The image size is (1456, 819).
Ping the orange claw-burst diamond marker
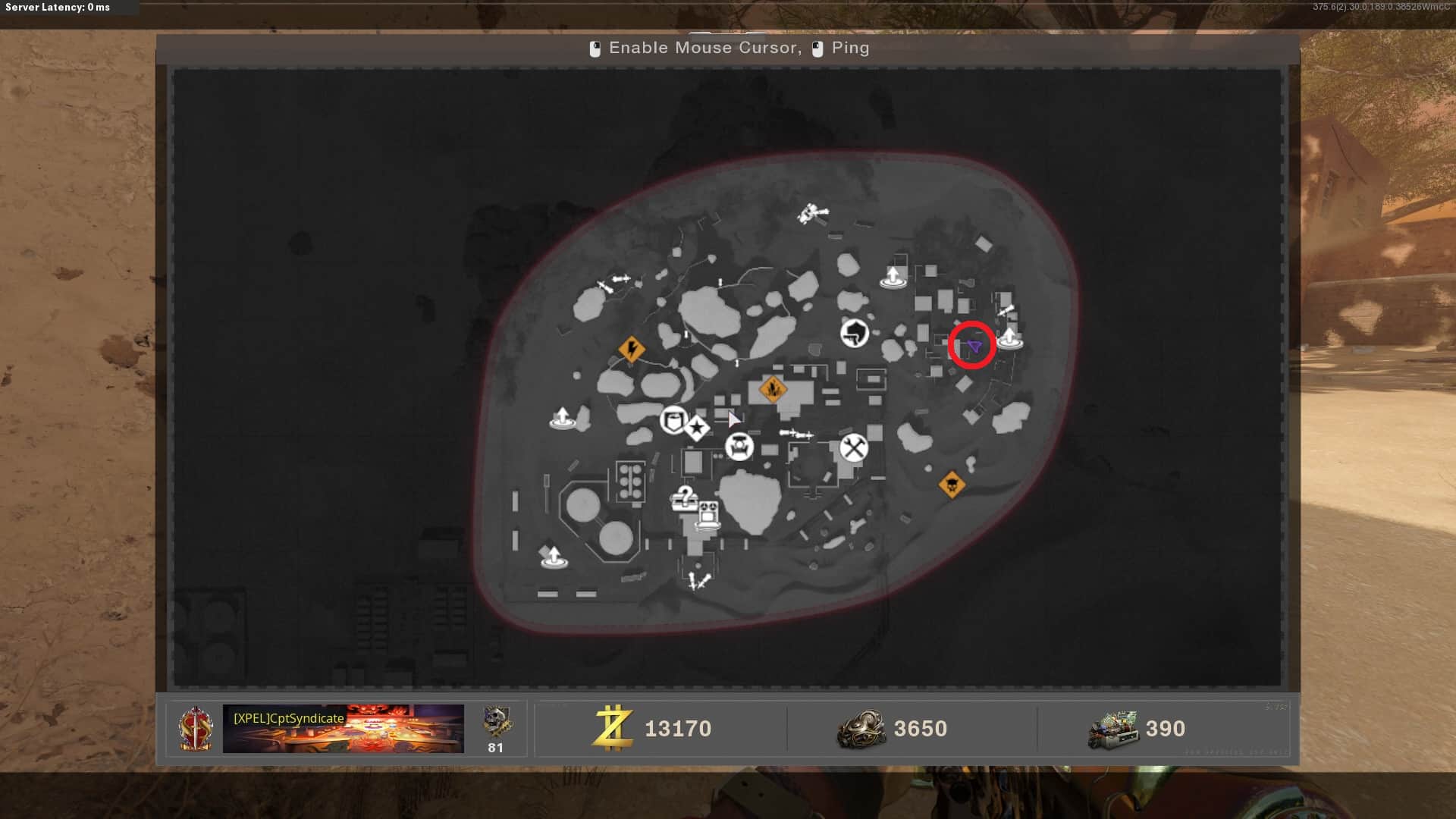point(773,390)
